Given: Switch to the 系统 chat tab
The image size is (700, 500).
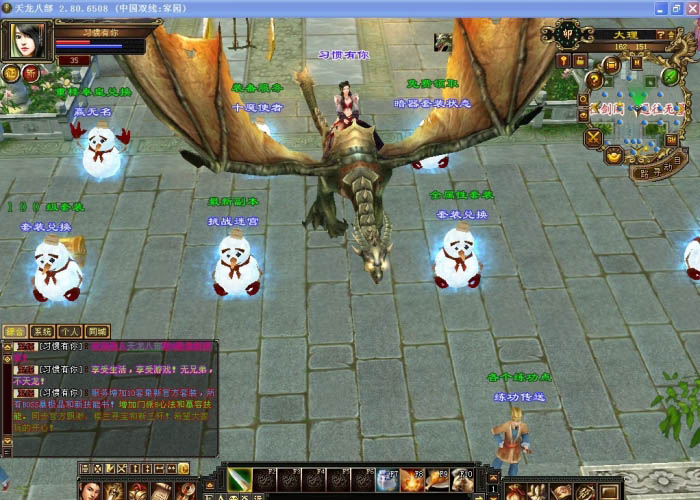Looking at the screenshot, I should (42, 331).
